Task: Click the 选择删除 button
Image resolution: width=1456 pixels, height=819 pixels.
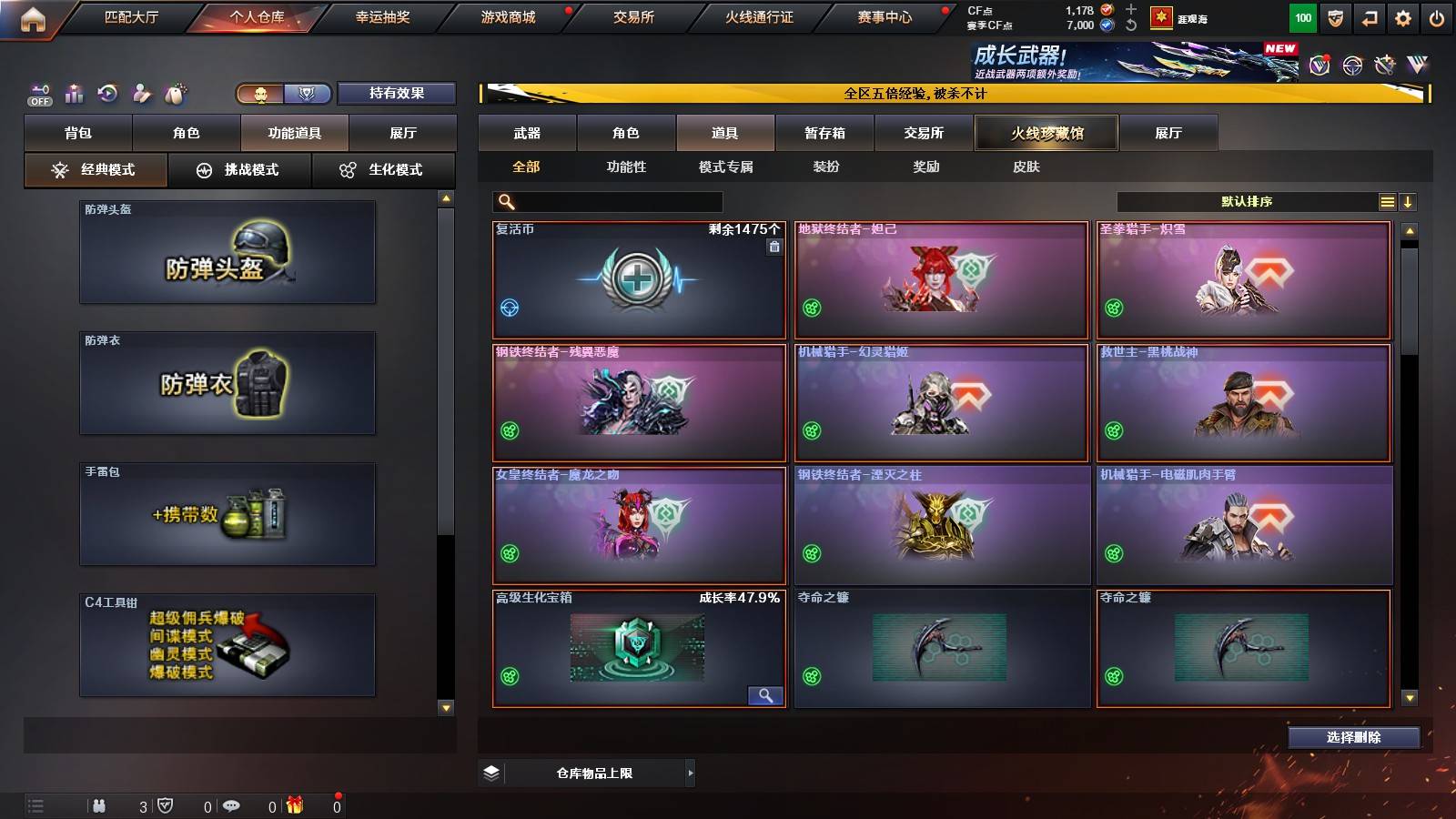Action: click(1353, 738)
